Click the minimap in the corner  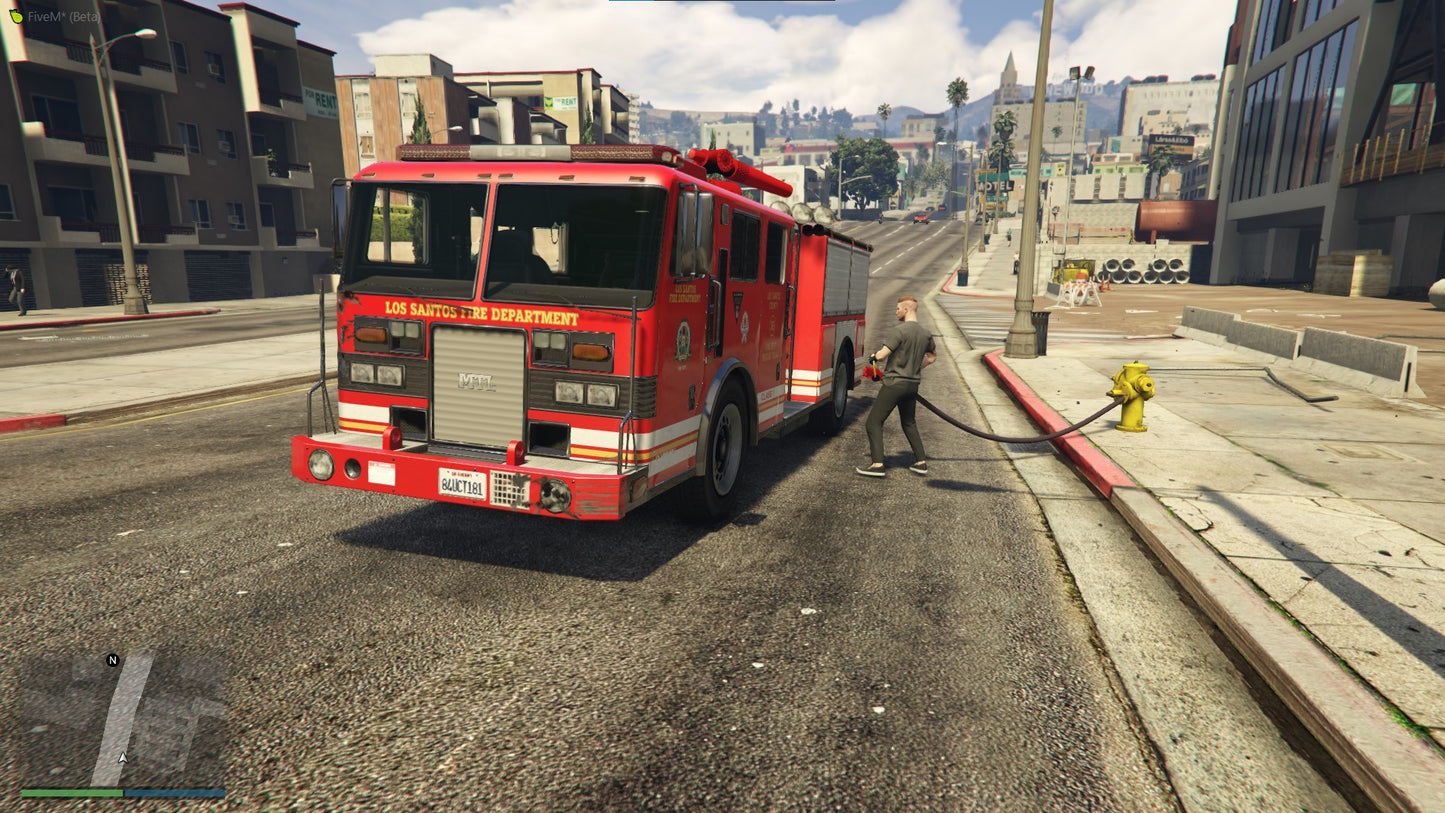pos(123,720)
